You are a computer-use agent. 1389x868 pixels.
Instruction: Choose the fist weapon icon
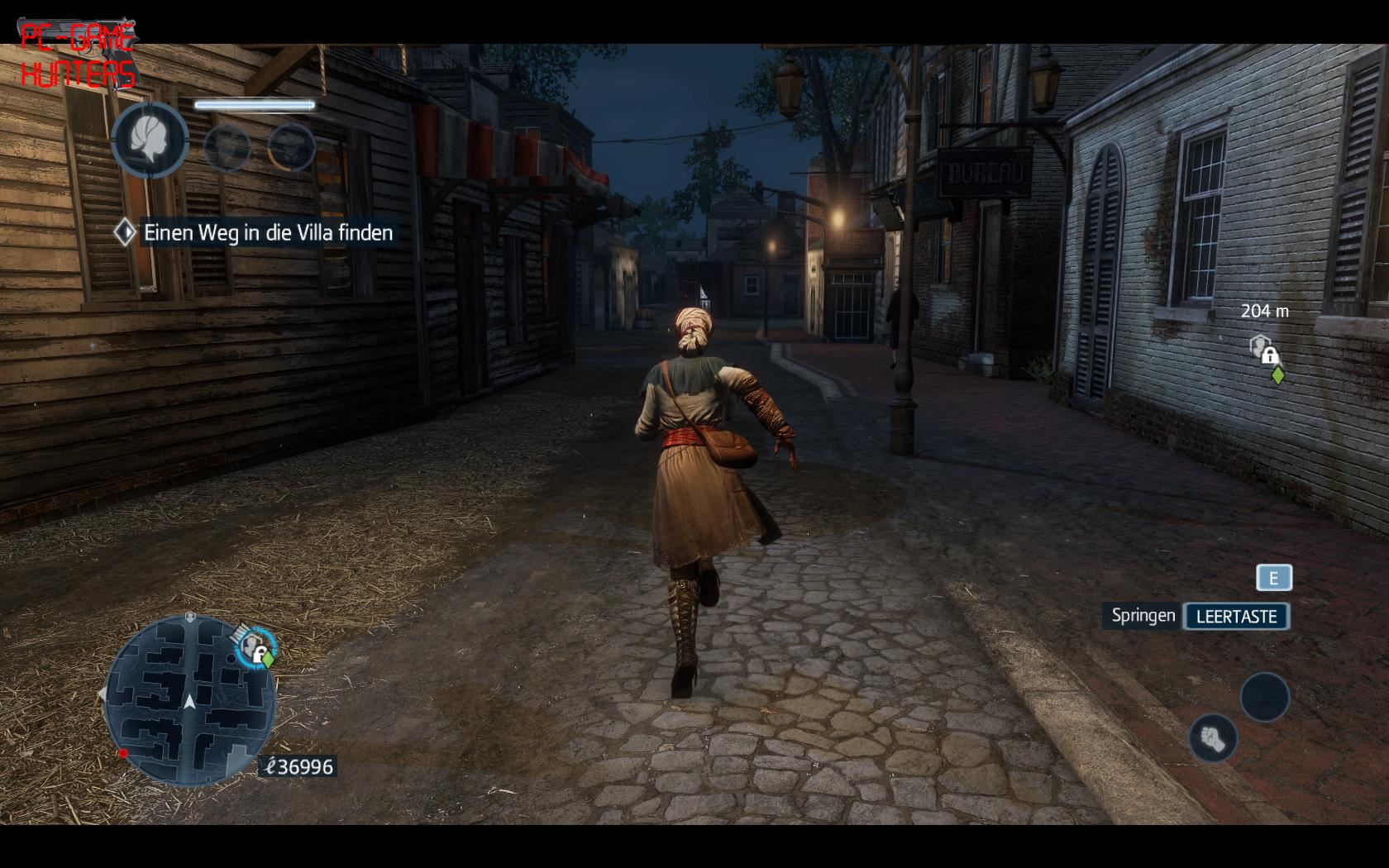pyautogui.click(x=1212, y=737)
